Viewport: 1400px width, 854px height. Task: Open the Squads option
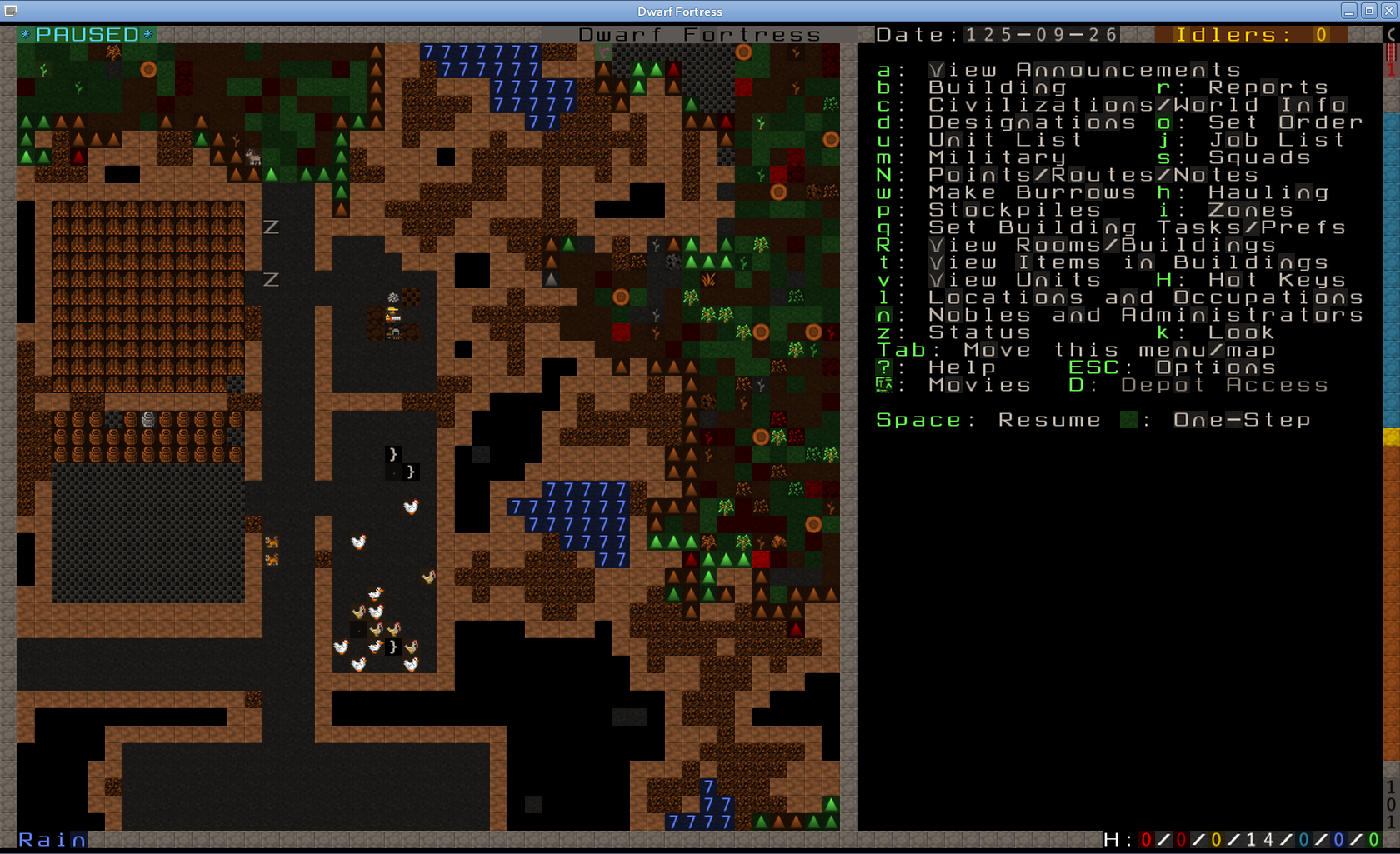[x=1259, y=157]
